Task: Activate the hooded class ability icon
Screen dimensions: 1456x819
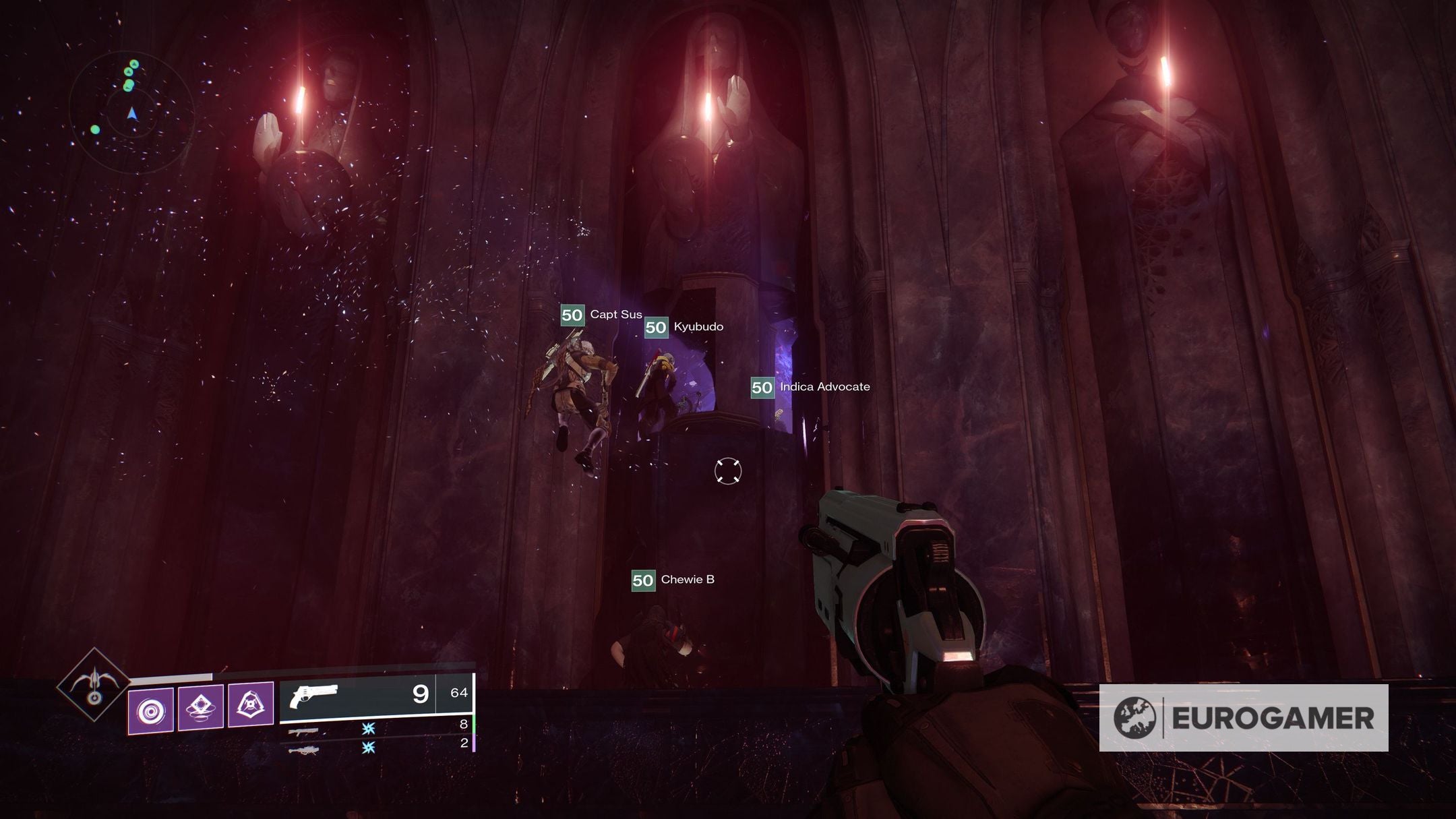Action: [251, 705]
